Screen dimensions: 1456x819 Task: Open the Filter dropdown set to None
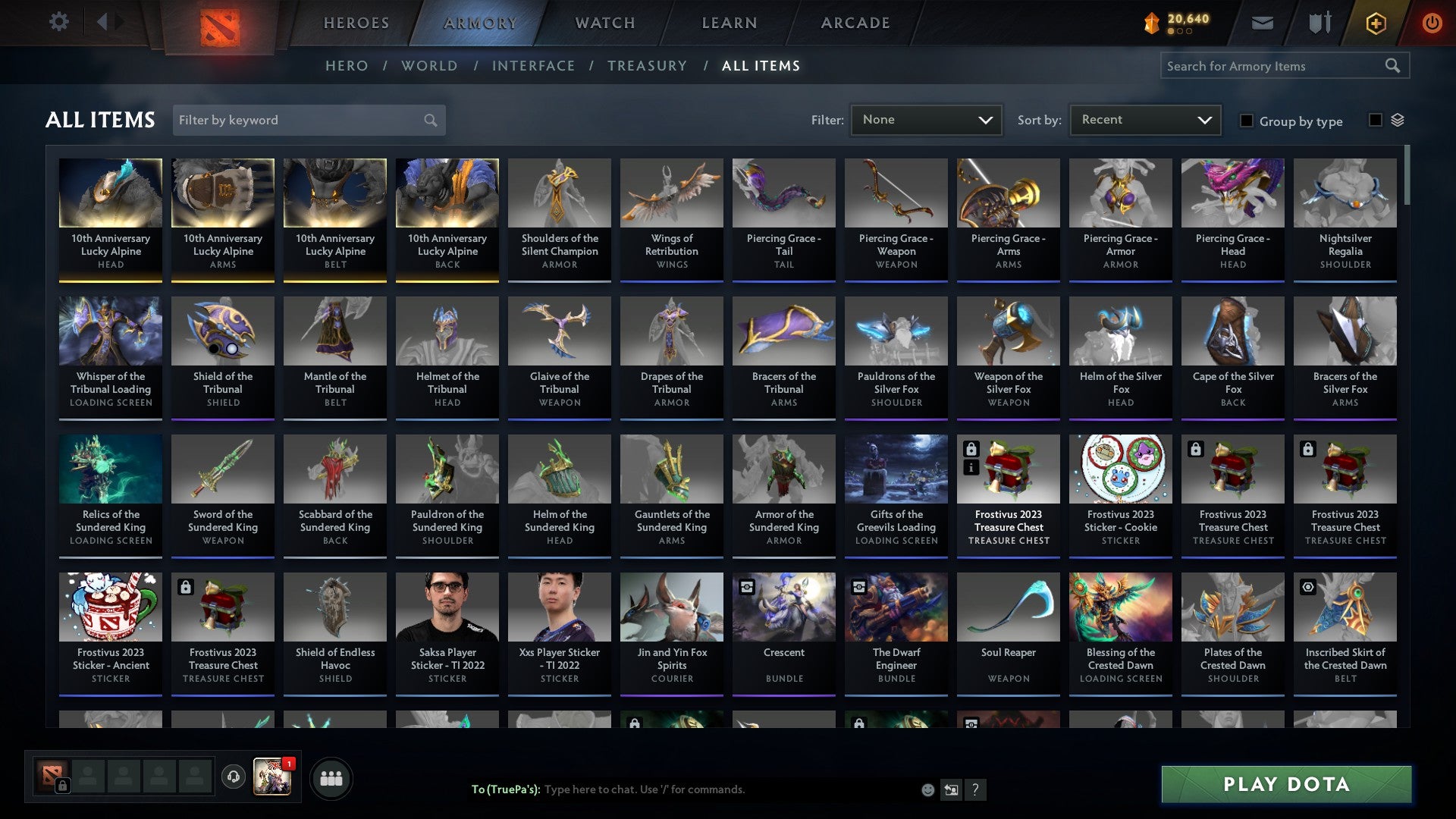click(926, 119)
